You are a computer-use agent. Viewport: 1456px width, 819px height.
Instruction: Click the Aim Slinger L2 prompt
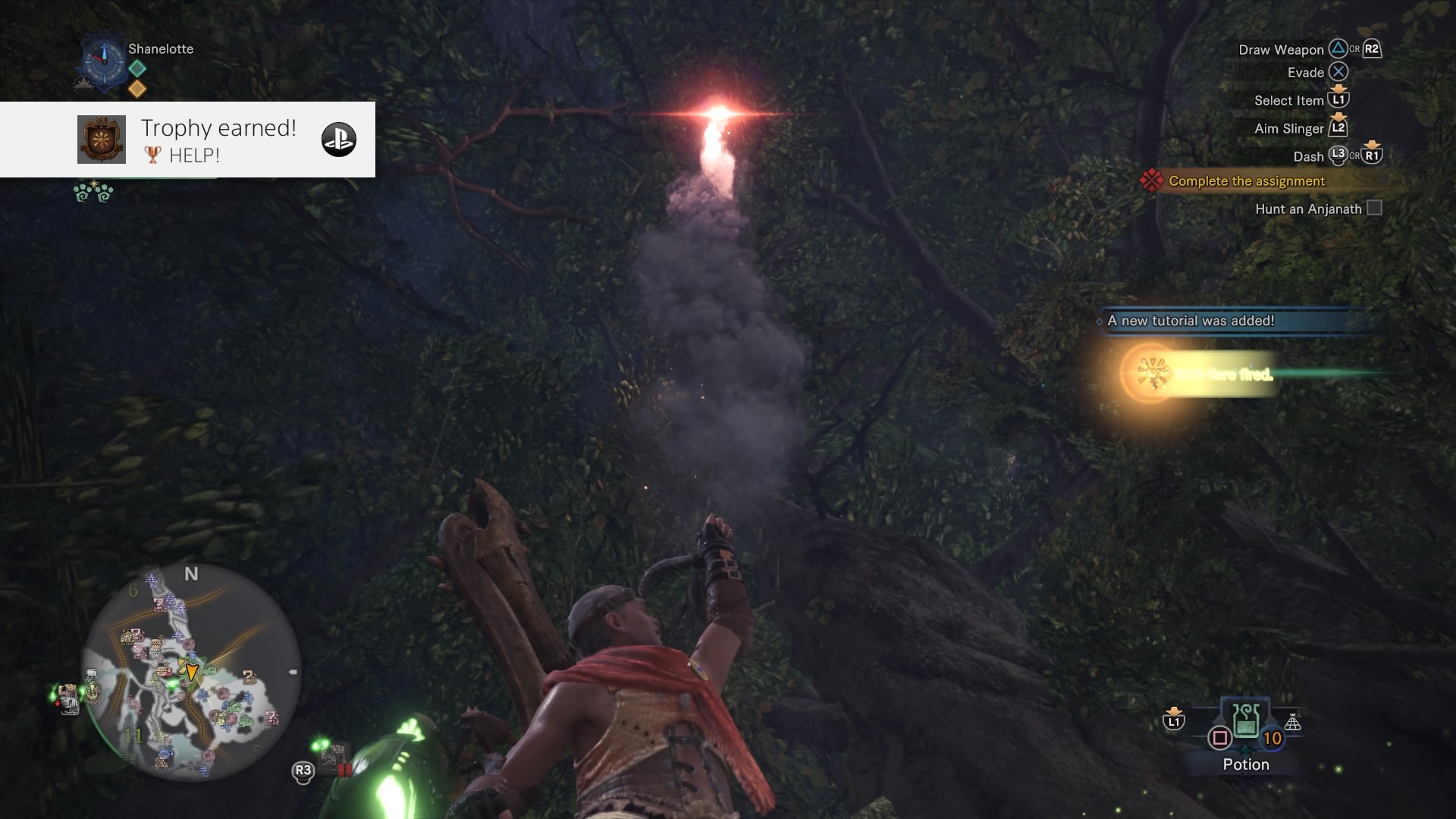click(x=1339, y=128)
